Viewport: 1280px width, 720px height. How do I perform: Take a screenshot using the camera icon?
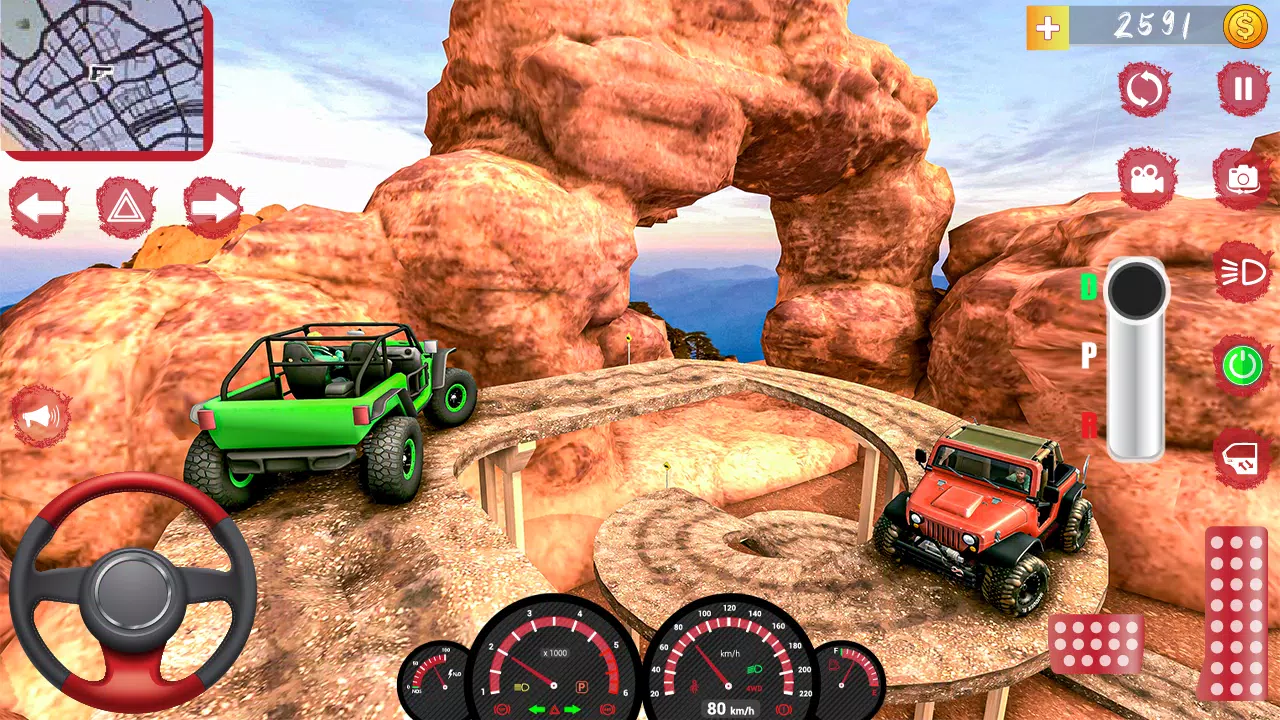click(x=1243, y=177)
